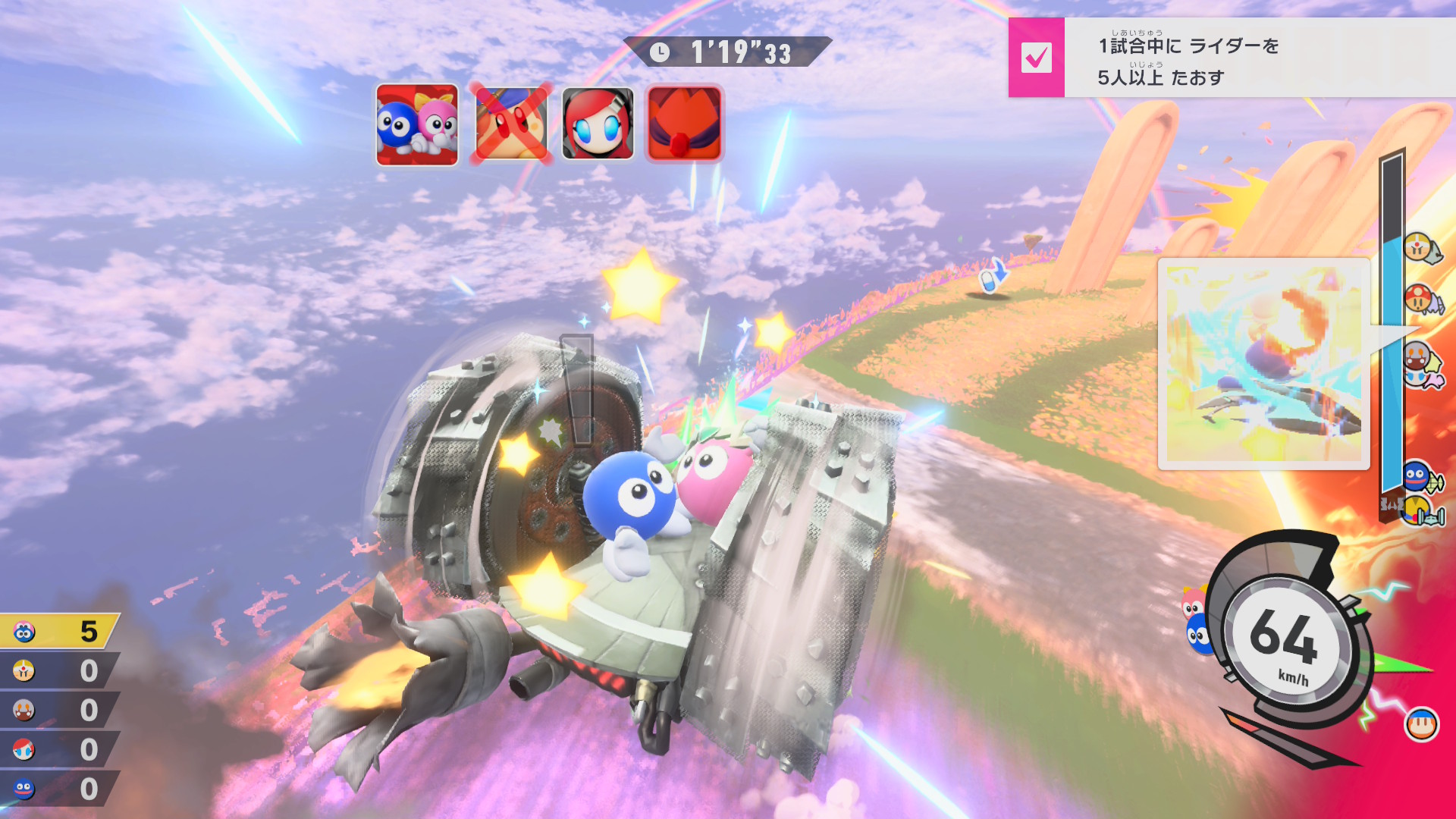Select the Bandana Waddle Dee icon at bottom right
The width and height of the screenshot is (1456, 819).
[x=1421, y=725]
